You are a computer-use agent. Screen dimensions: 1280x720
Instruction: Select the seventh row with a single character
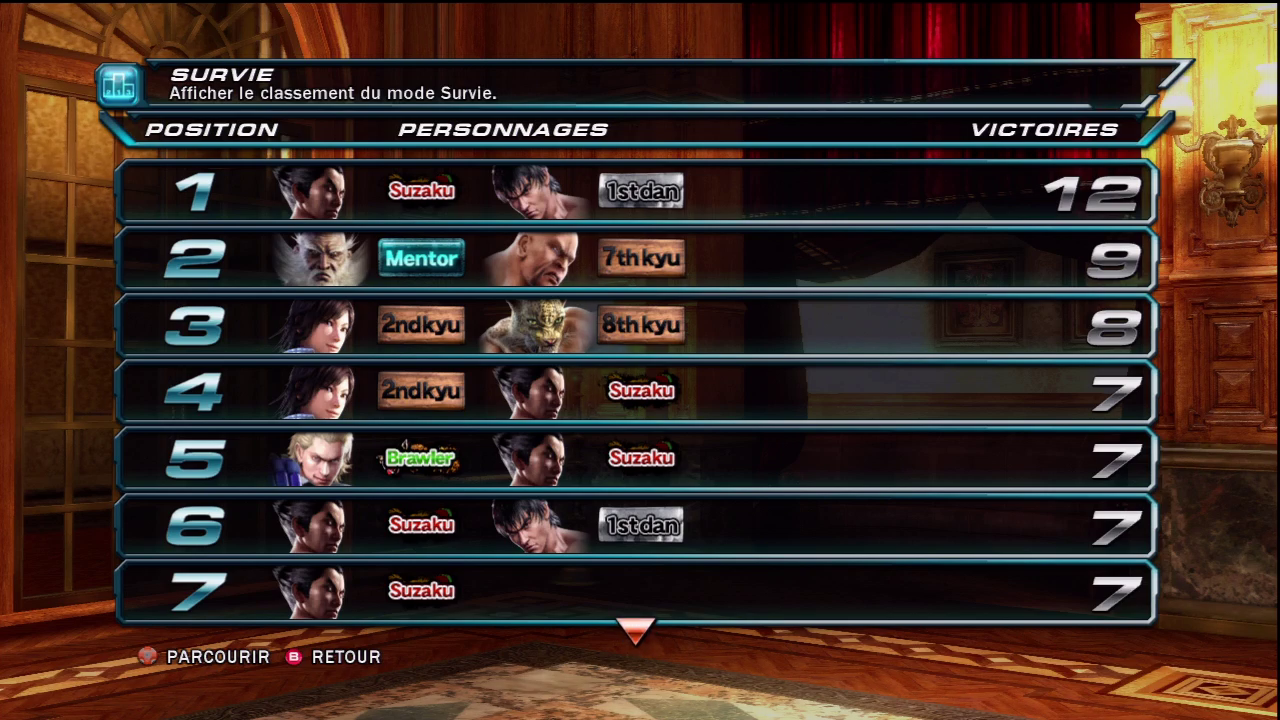click(636, 591)
